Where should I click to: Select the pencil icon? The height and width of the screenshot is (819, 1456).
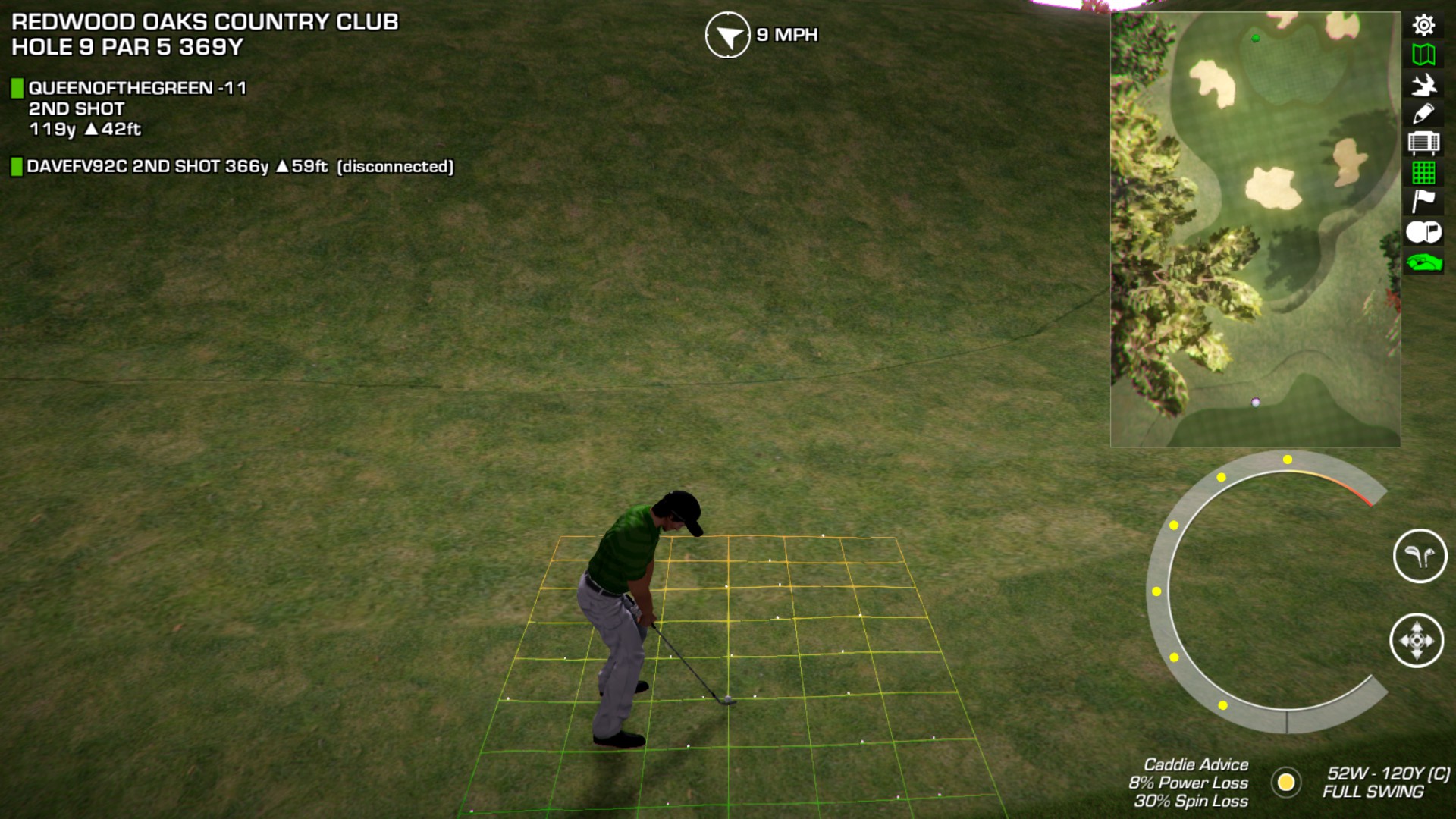point(1423,114)
